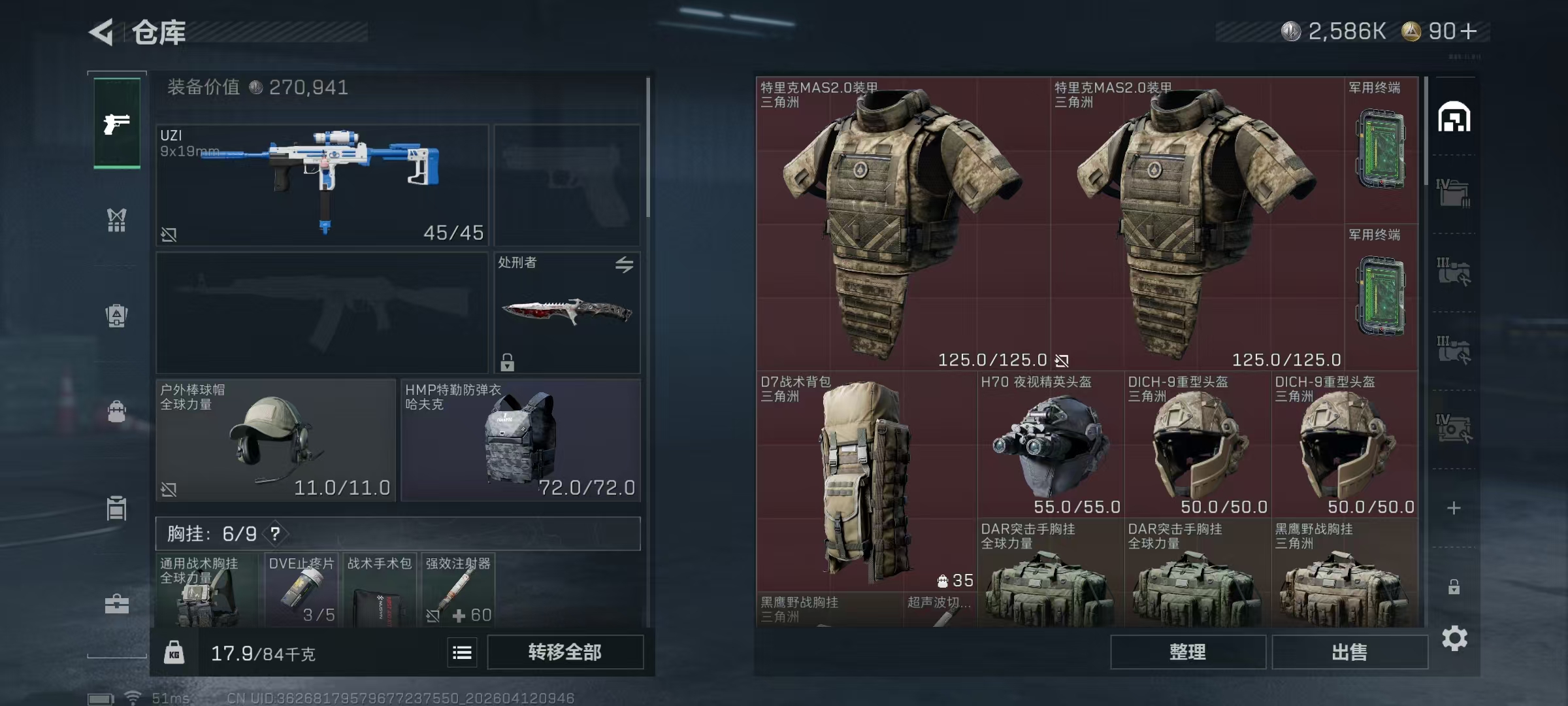
Task: Select the 强效注射器 item slot
Action: pyautogui.click(x=457, y=590)
